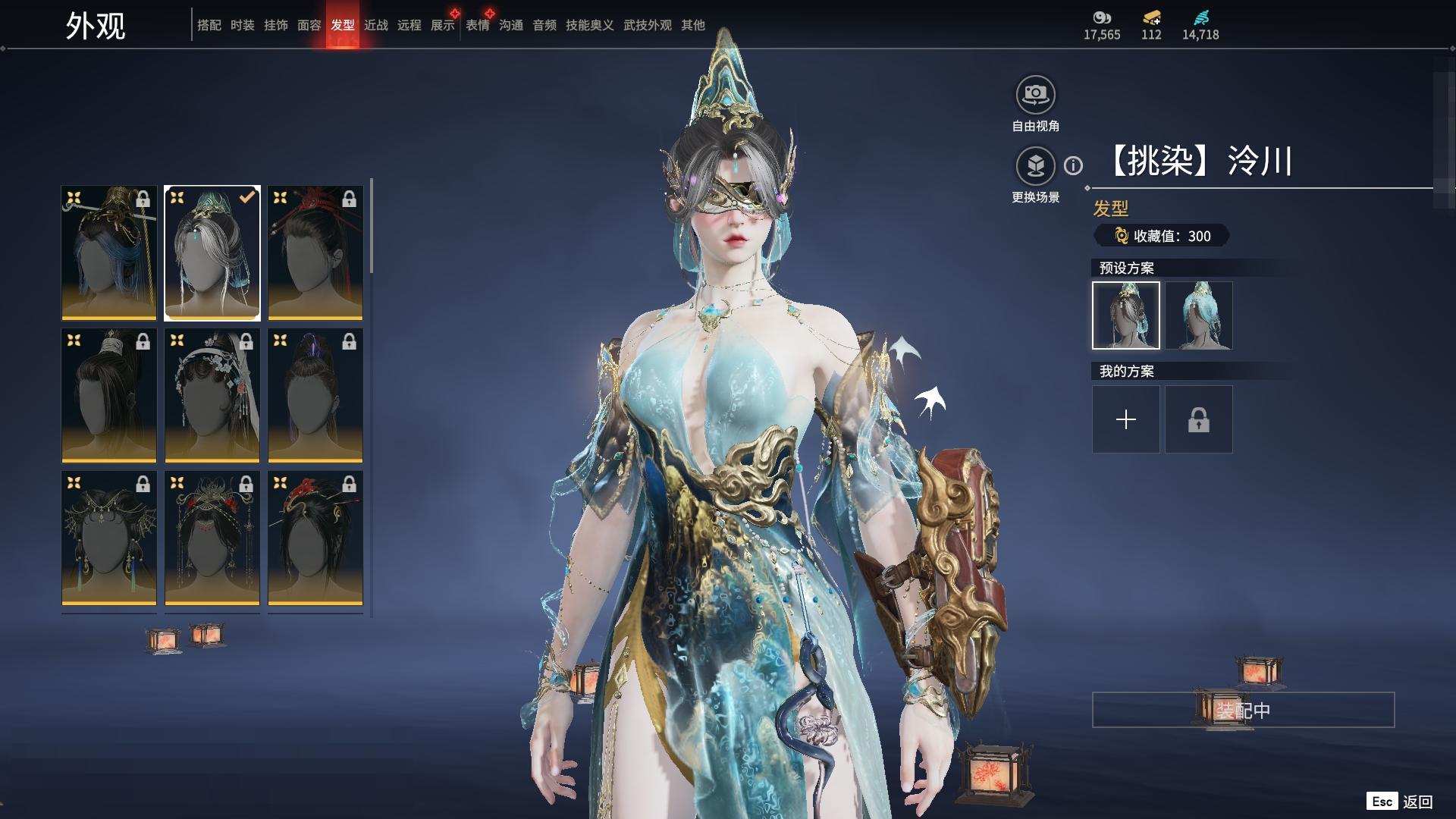Choose the blue-haired preset scheme thumbnail

[1198, 315]
